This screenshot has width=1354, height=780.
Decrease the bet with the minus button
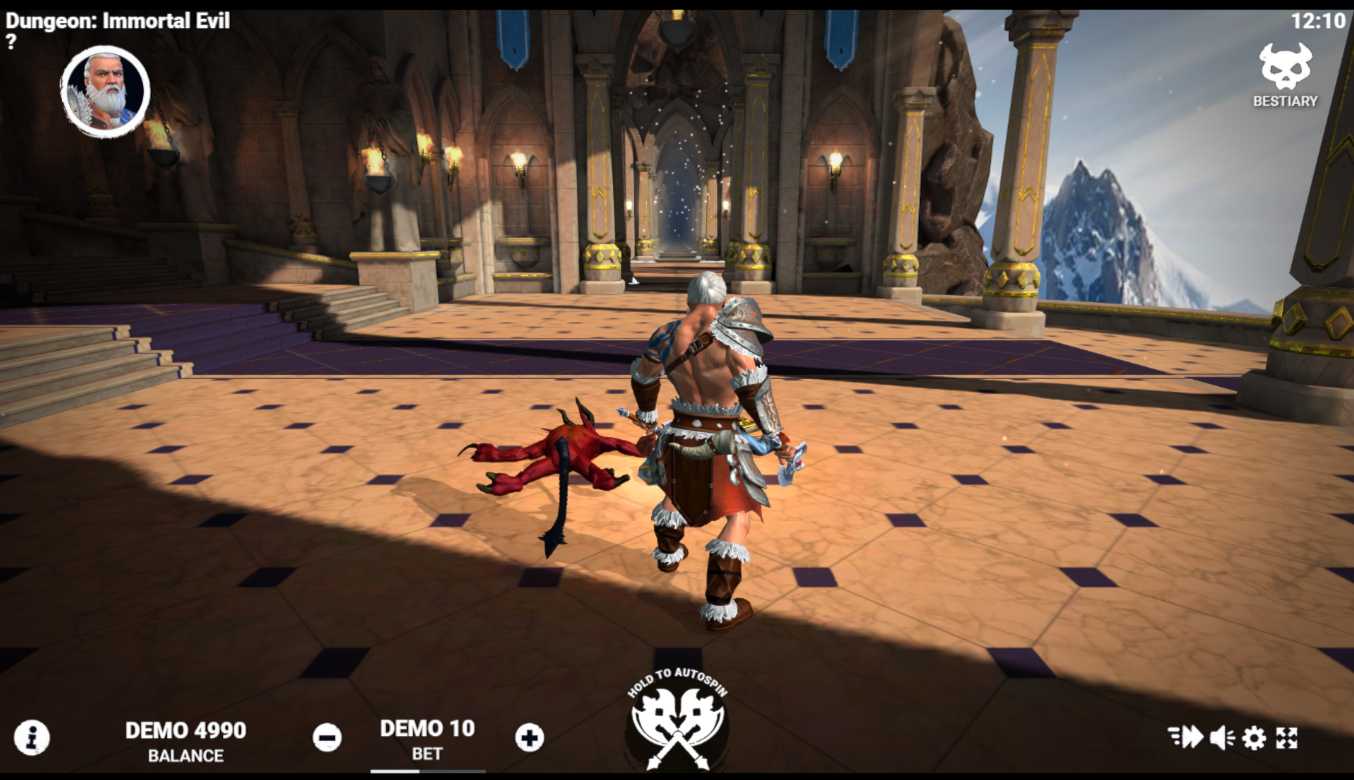[327, 738]
